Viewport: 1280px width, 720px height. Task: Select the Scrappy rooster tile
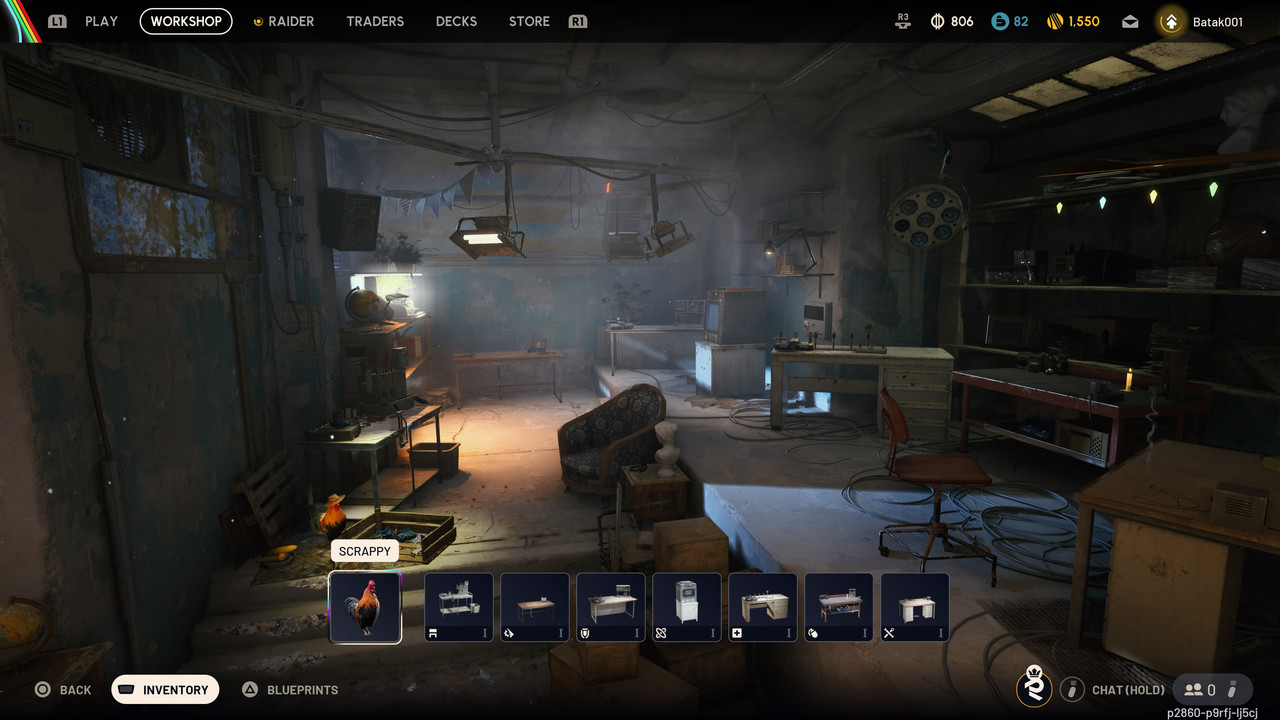tap(365, 607)
